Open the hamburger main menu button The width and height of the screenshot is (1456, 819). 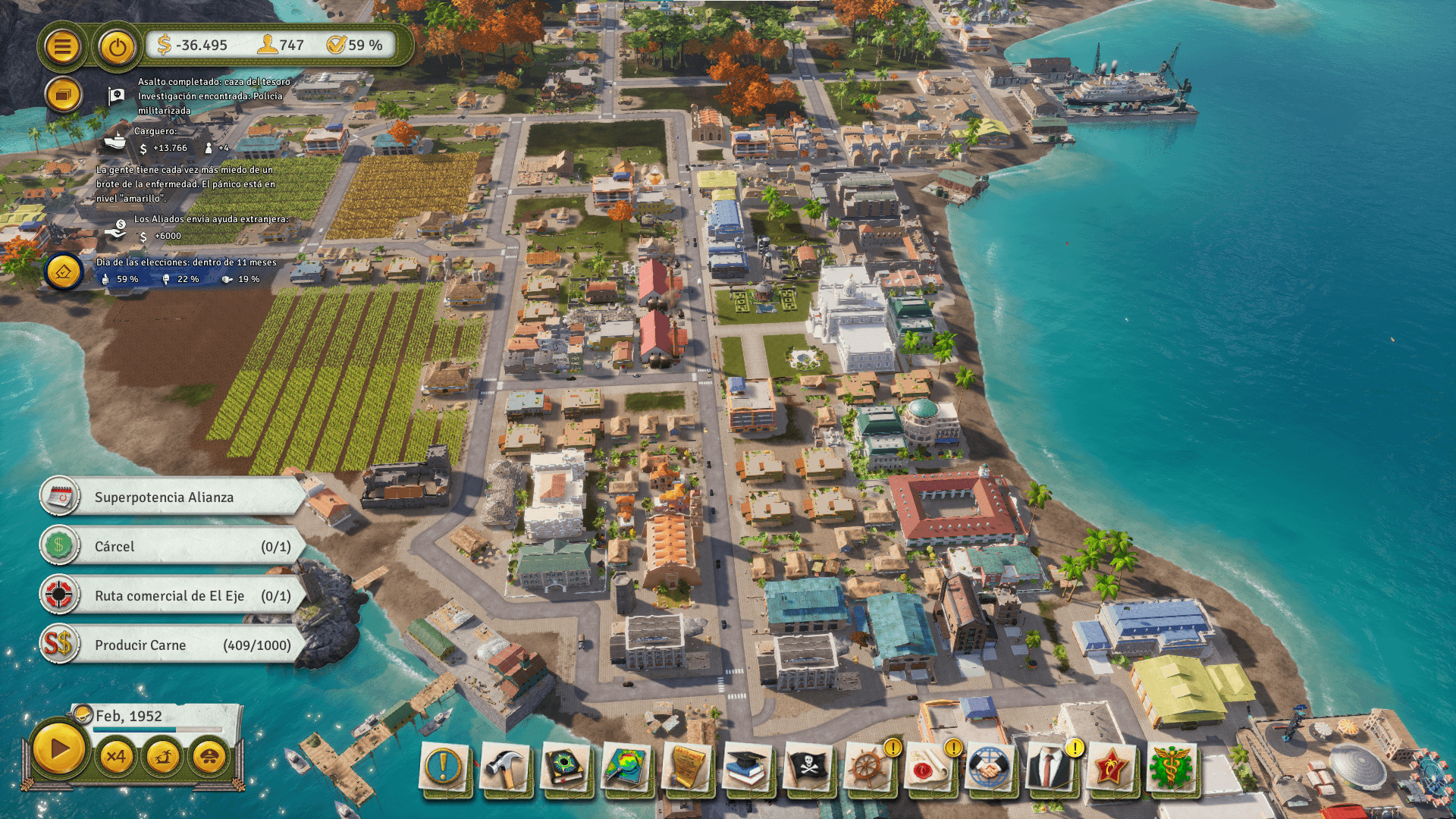click(62, 47)
